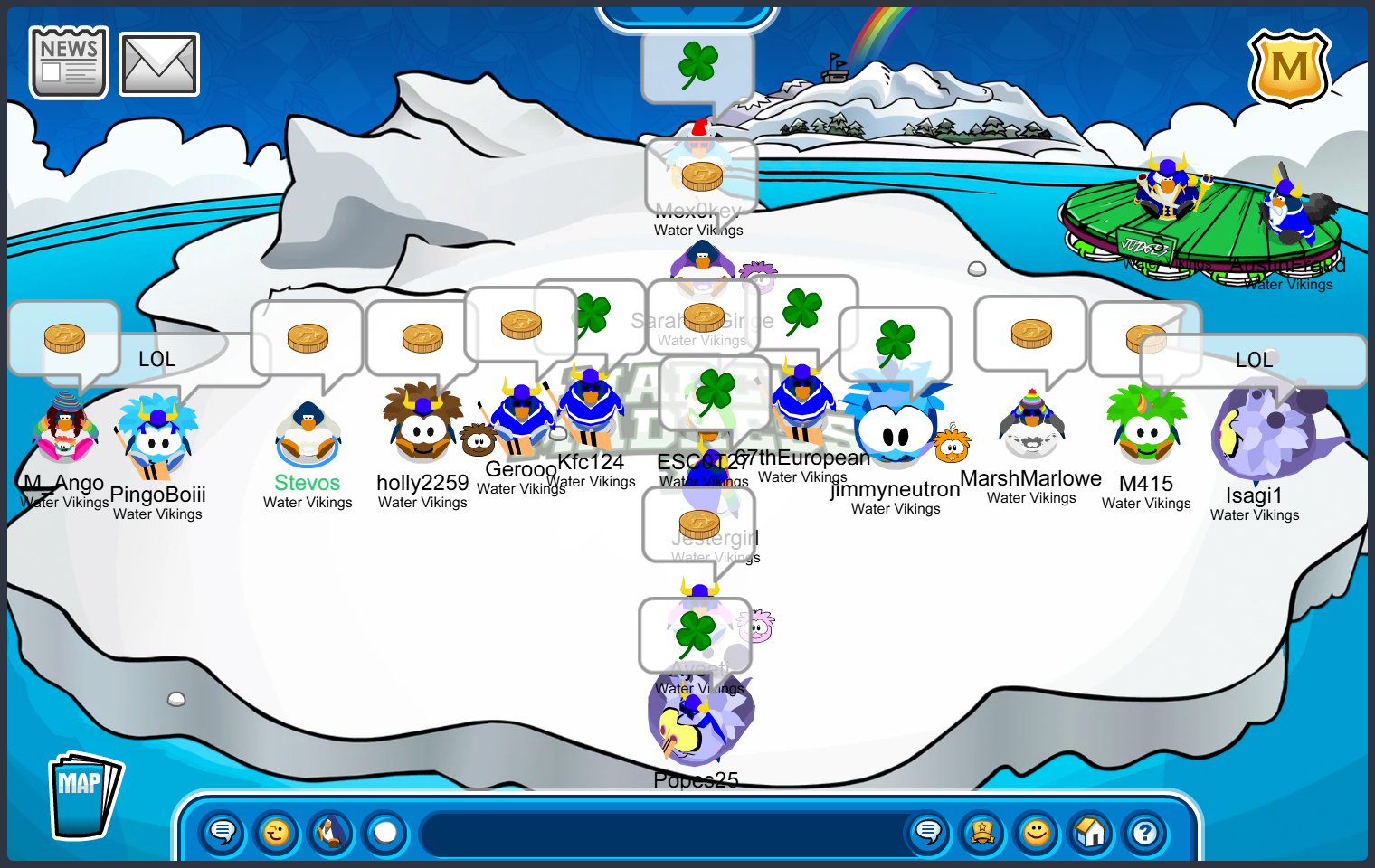
Task: Open the smiley face buddy list
Action: (x=1037, y=832)
